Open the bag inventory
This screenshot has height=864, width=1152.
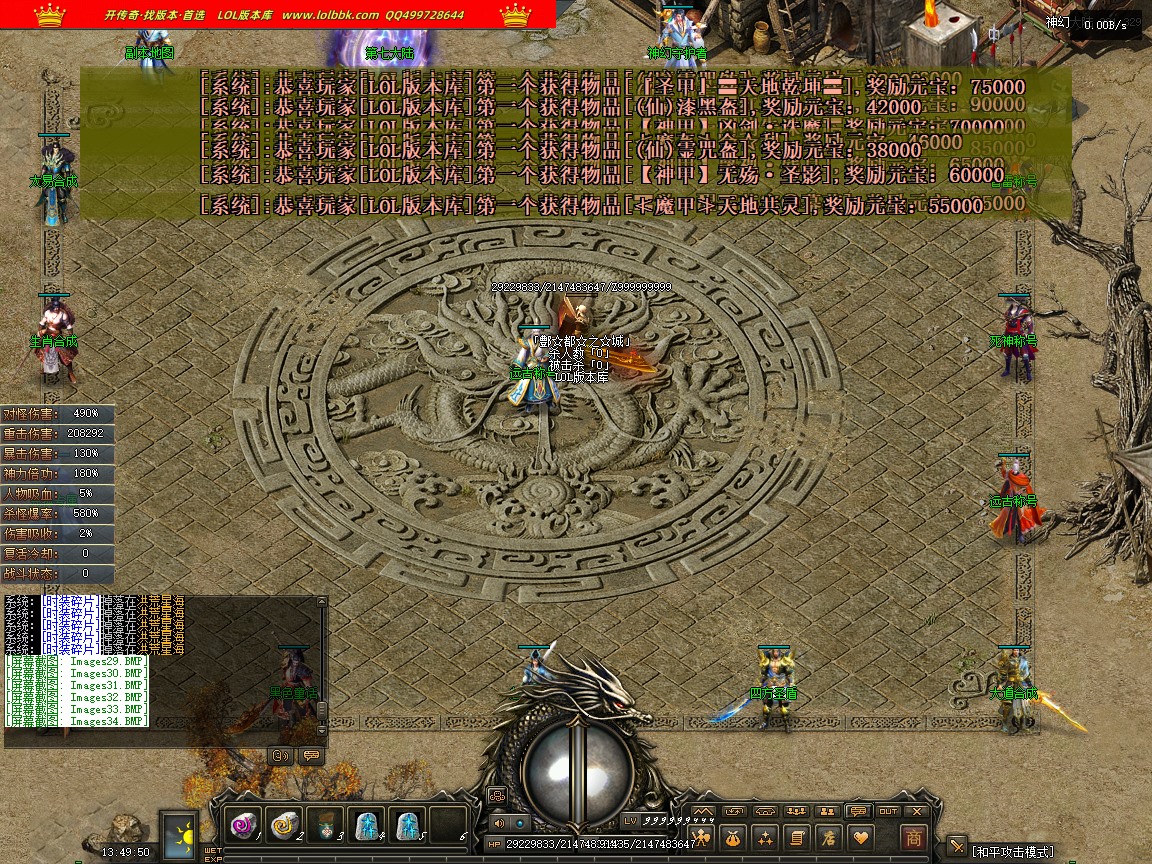coord(733,837)
